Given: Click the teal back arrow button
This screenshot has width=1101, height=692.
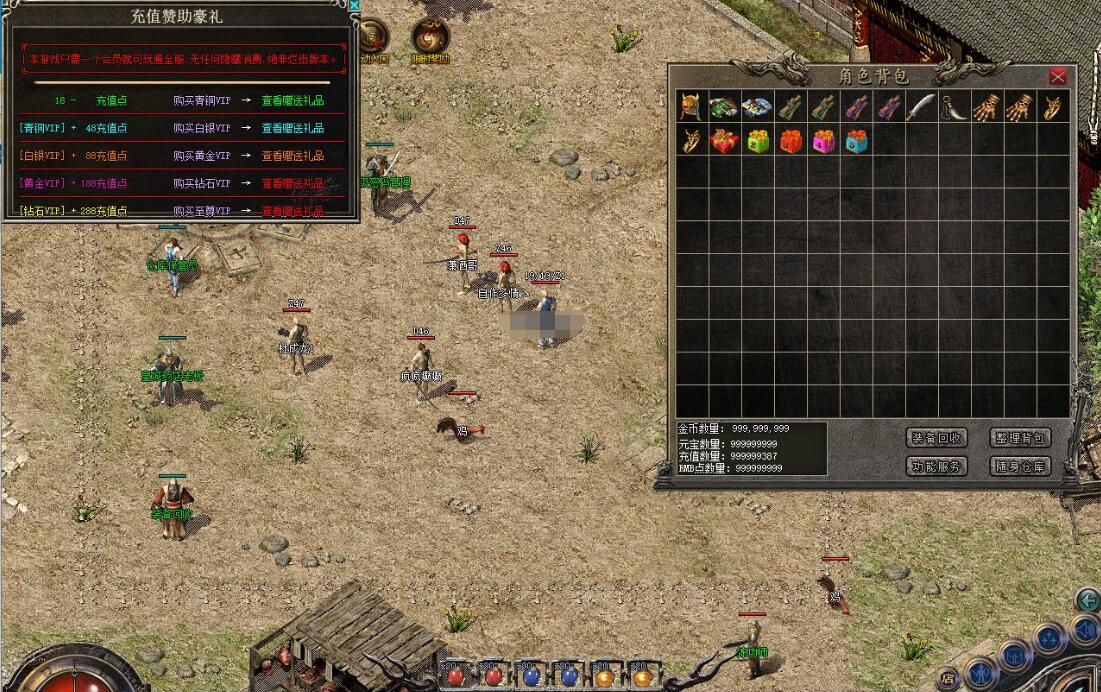Looking at the screenshot, I should tap(1087, 599).
